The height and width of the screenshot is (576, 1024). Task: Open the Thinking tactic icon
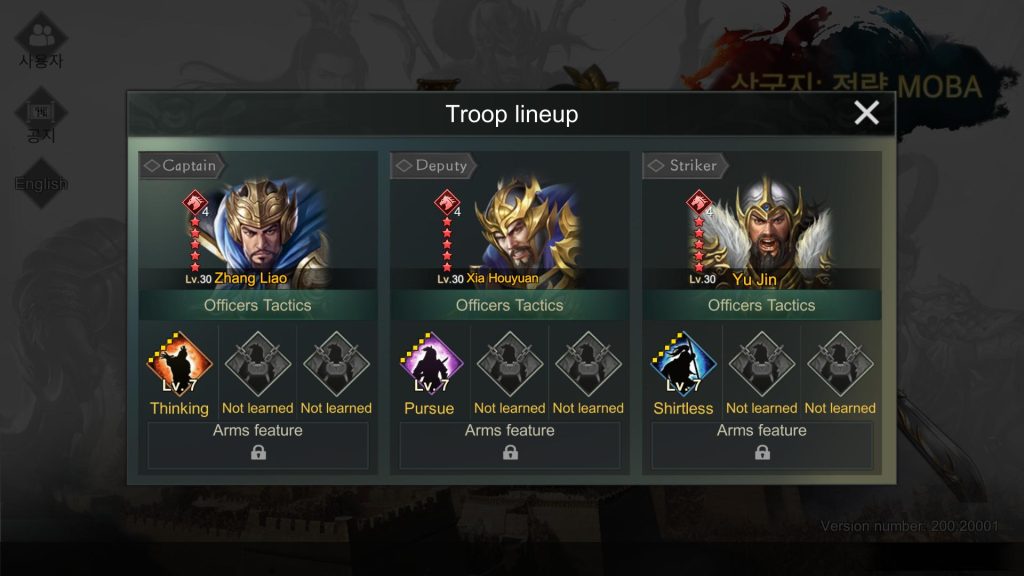[x=179, y=366]
